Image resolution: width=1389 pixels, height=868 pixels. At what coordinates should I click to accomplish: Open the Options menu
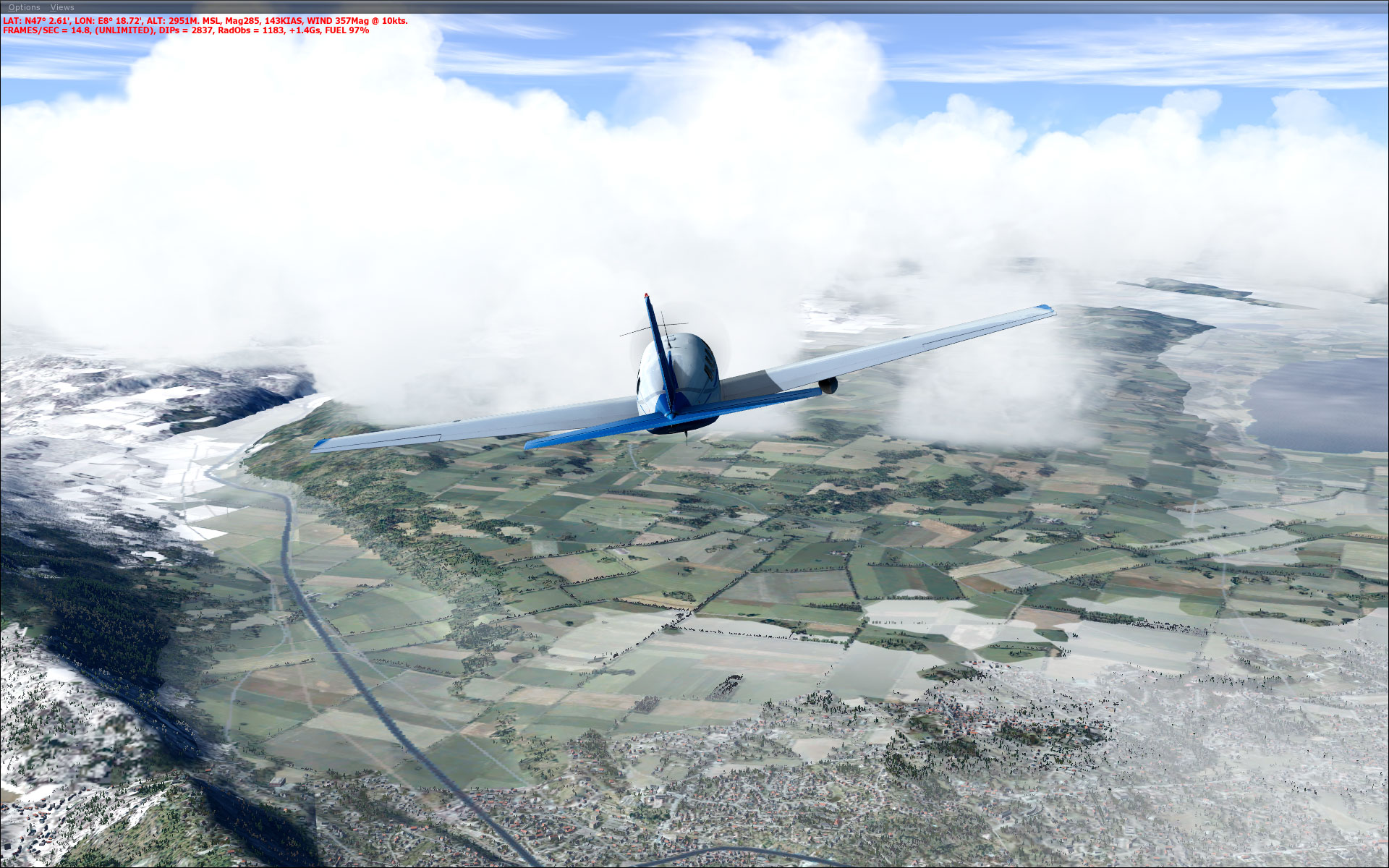click(x=24, y=7)
